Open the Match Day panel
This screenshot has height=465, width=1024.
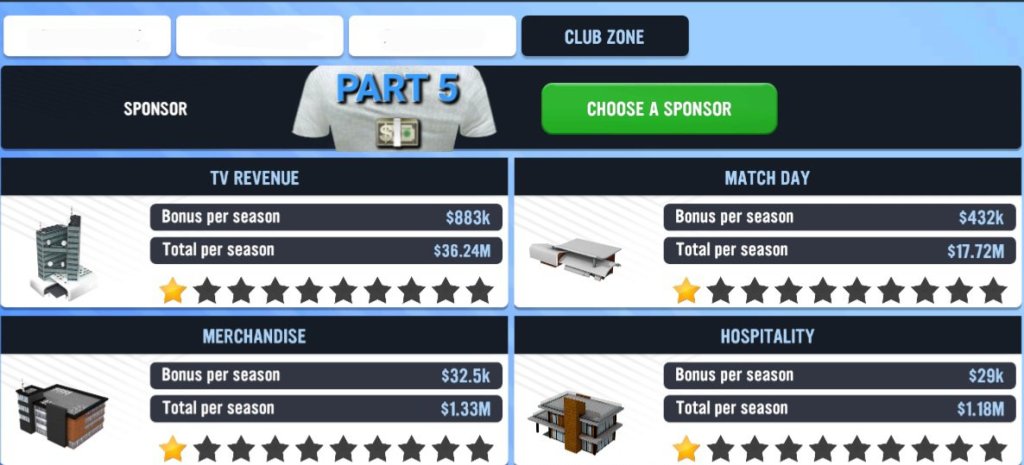pyautogui.click(x=767, y=178)
